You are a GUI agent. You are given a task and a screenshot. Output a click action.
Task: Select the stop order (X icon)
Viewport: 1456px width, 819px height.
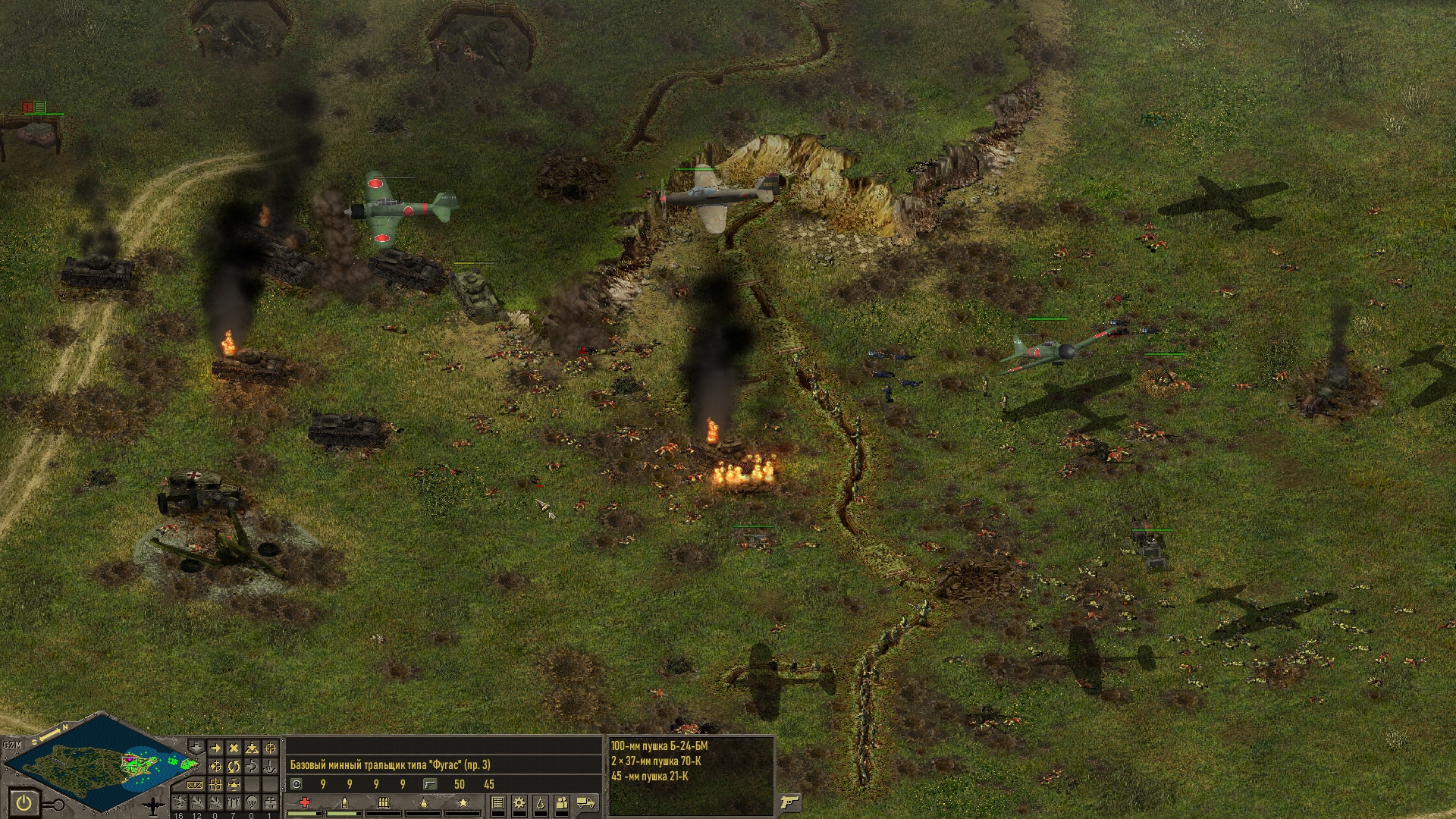click(234, 748)
